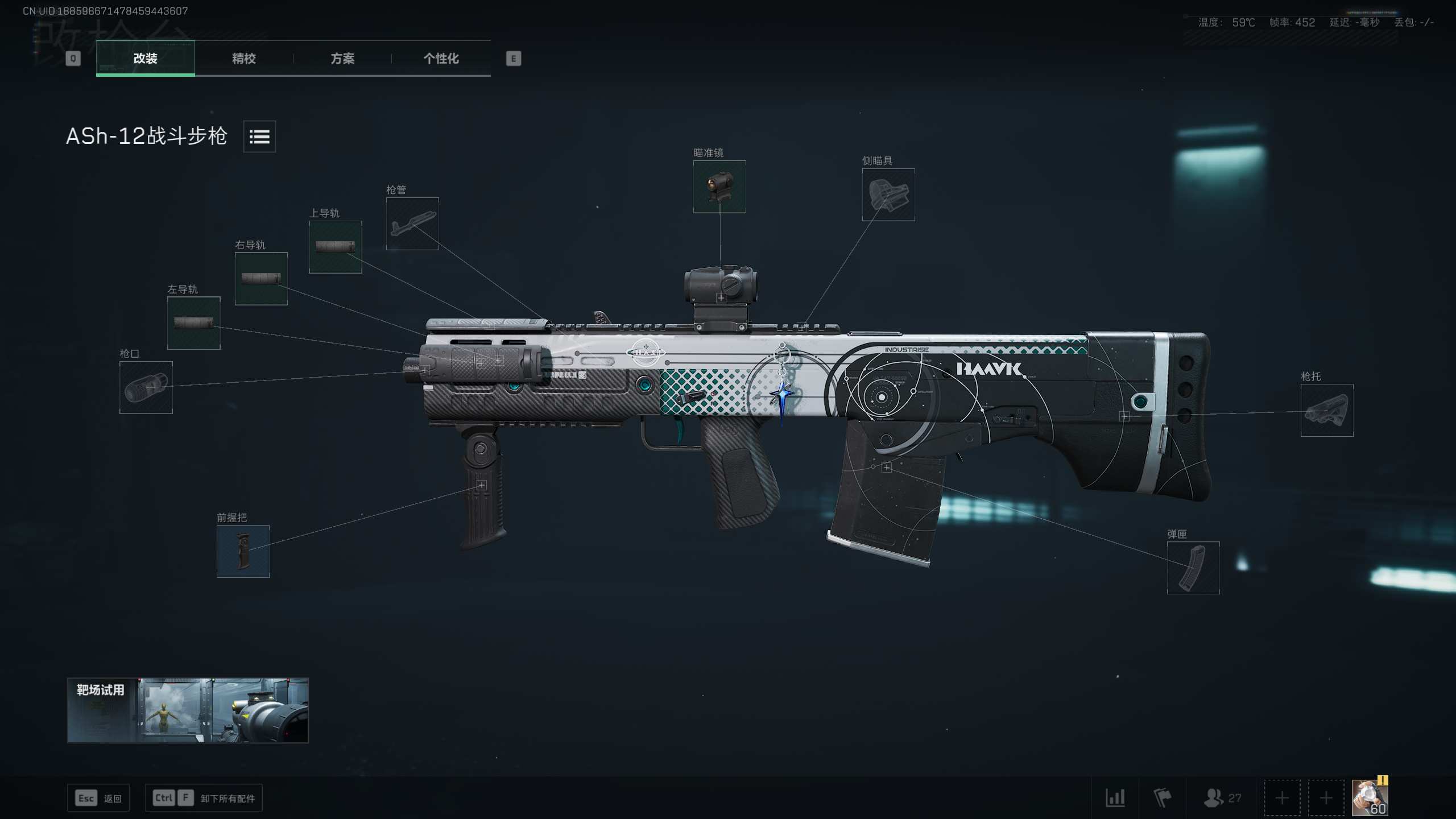This screenshot has width=1456, height=819.
Task: Switch to the 改装 tab
Action: [x=145, y=58]
